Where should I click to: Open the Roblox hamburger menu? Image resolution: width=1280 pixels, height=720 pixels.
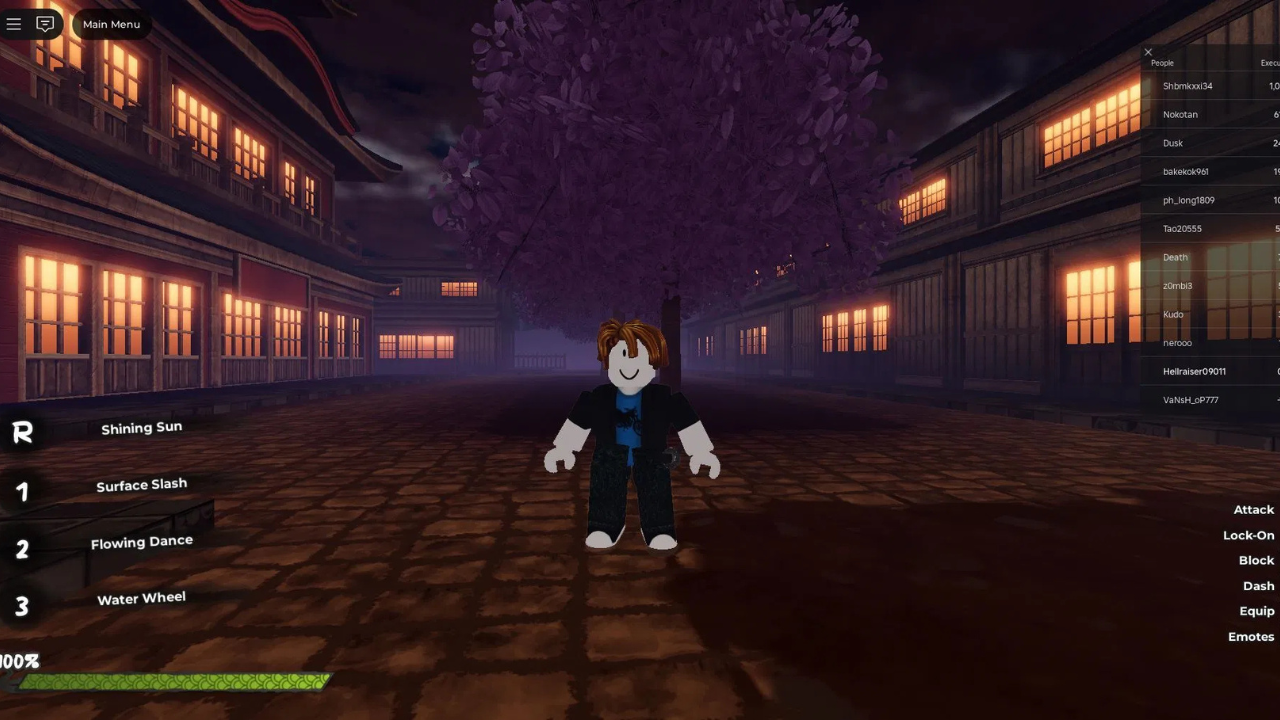pos(14,24)
